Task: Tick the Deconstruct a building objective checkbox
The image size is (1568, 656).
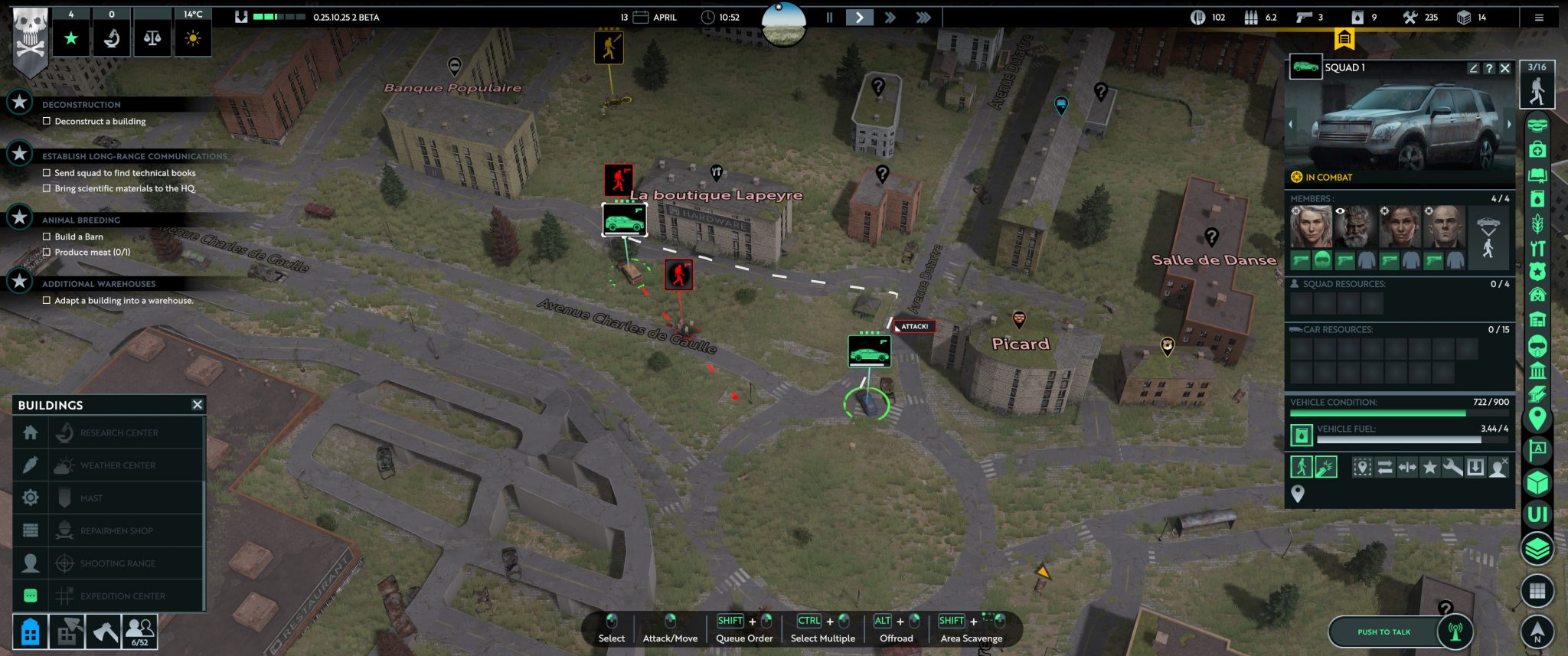Action: [47, 121]
